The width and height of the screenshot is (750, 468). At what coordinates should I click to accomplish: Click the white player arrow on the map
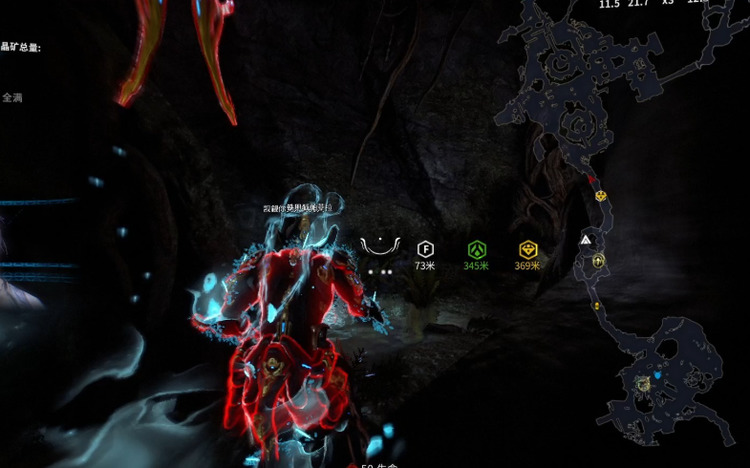point(585,241)
